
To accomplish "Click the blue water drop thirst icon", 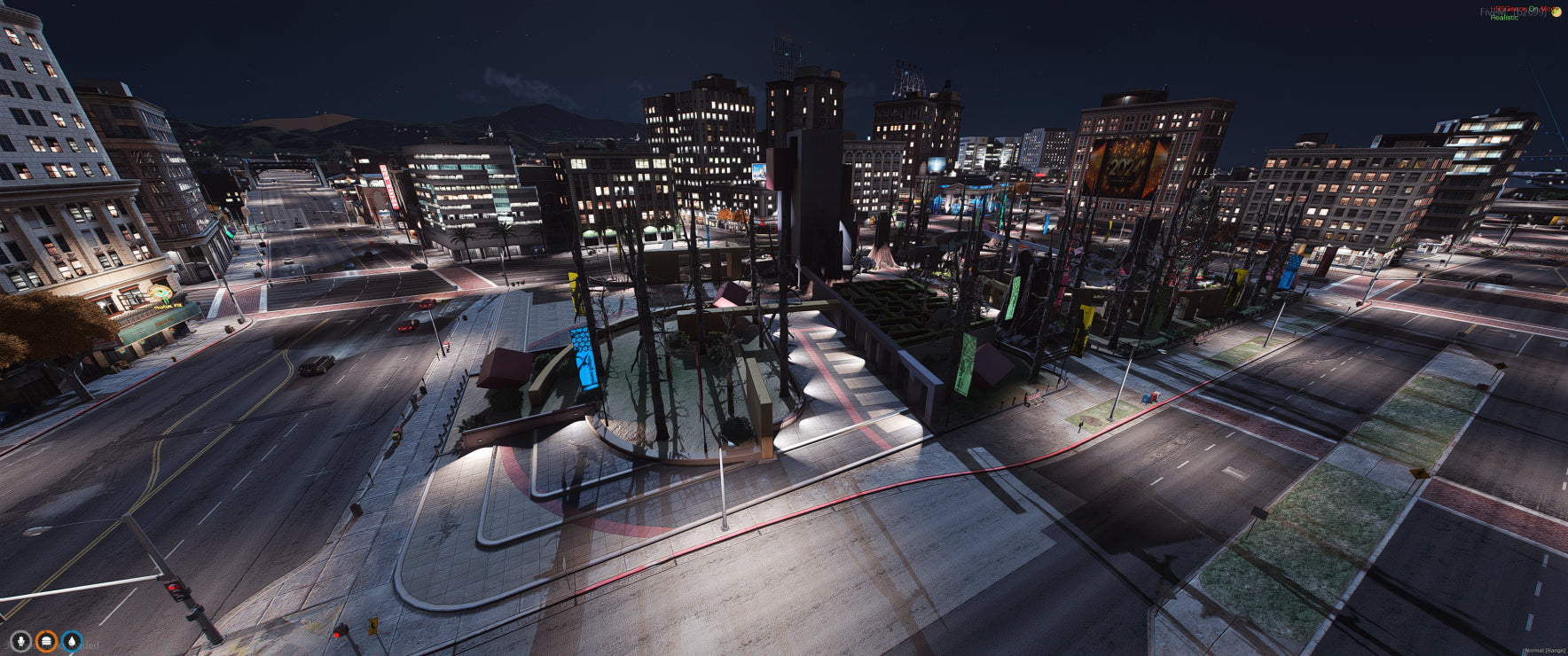I will tap(72, 641).
